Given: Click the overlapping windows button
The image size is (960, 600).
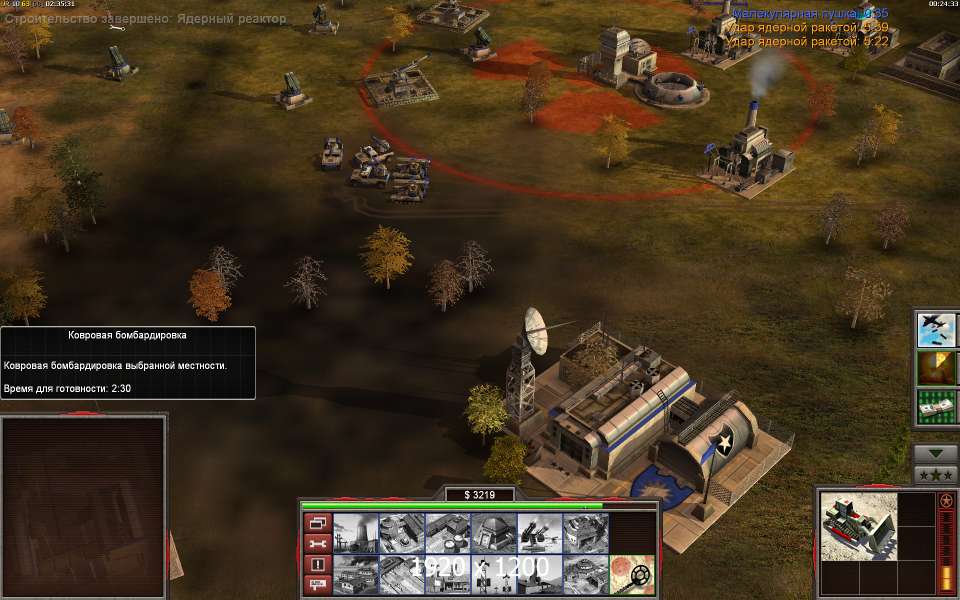Looking at the screenshot, I should (x=317, y=522).
